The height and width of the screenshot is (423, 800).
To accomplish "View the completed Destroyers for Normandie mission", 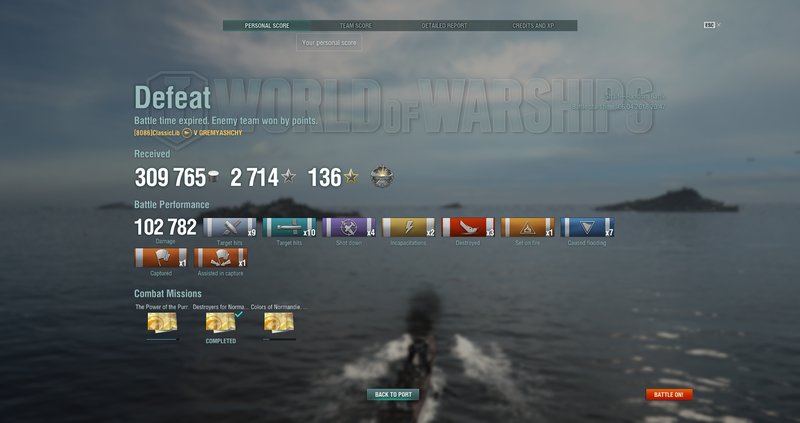I will [220, 322].
